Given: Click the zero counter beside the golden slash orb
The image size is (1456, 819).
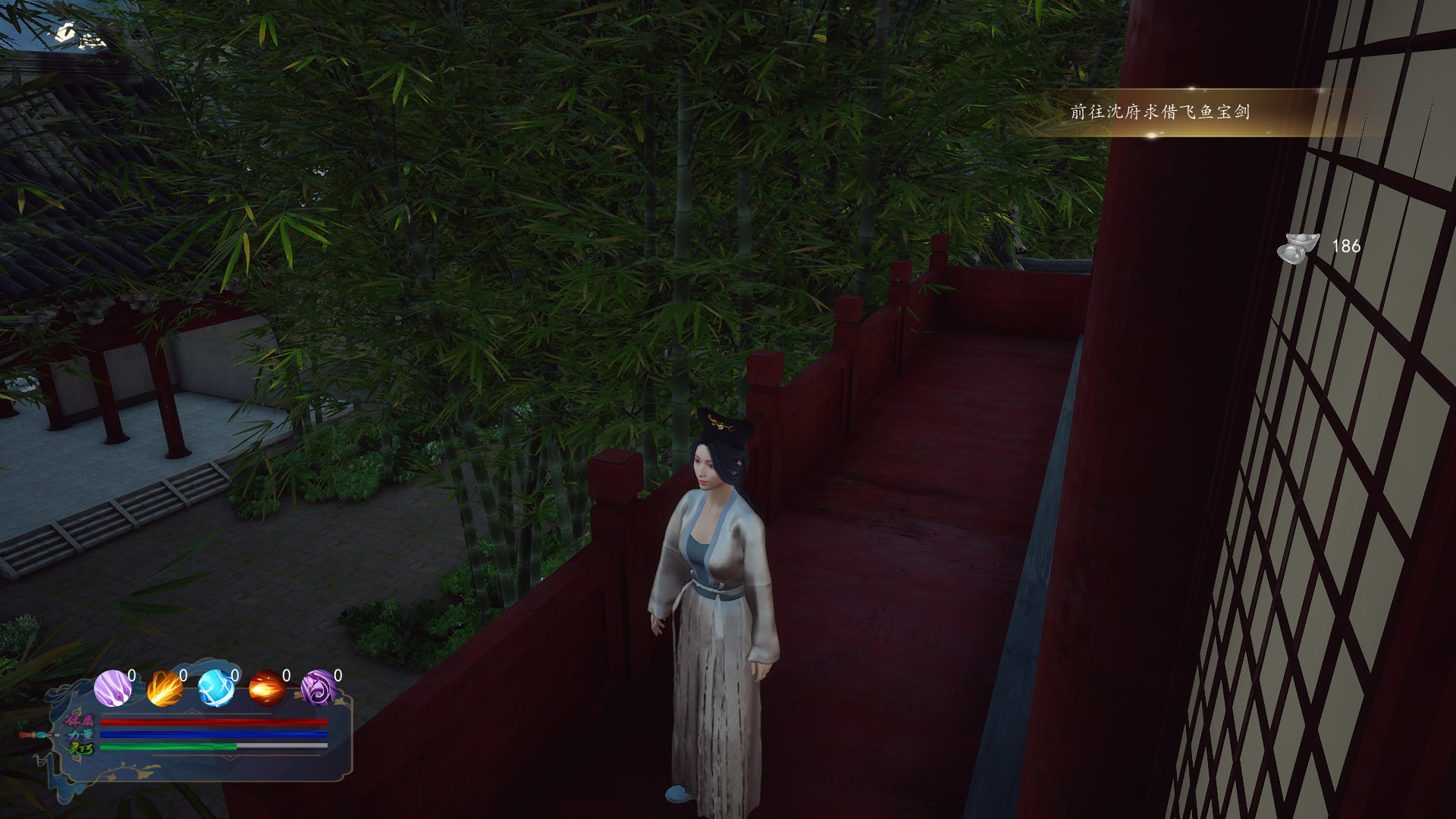Looking at the screenshot, I should pyautogui.click(x=182, y=676).
